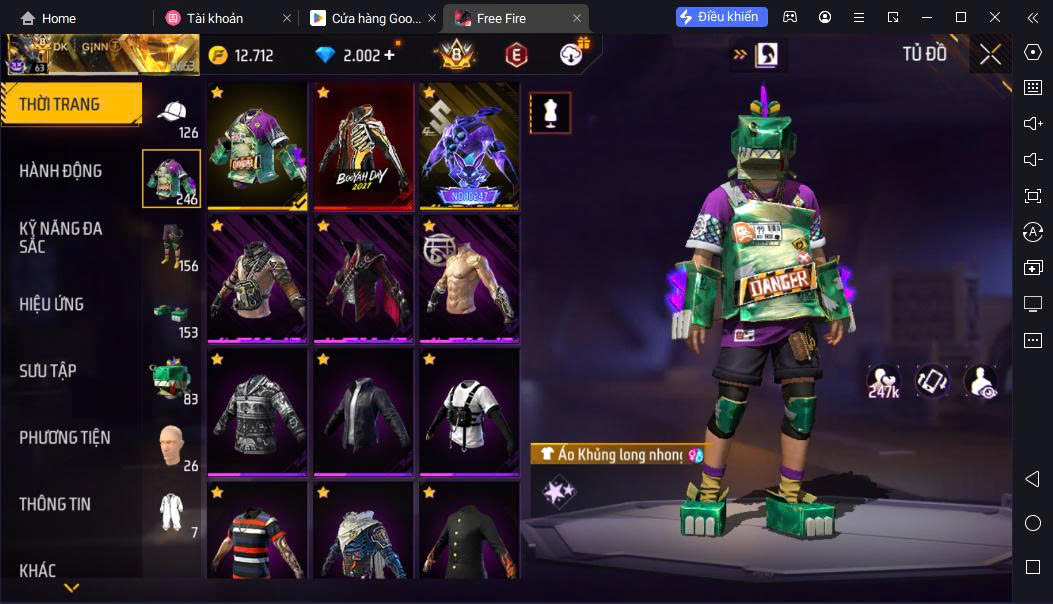Screen dimensions: 1053x604
Task: Pick the purple butterfly wings top
Action: coord(468,146)
